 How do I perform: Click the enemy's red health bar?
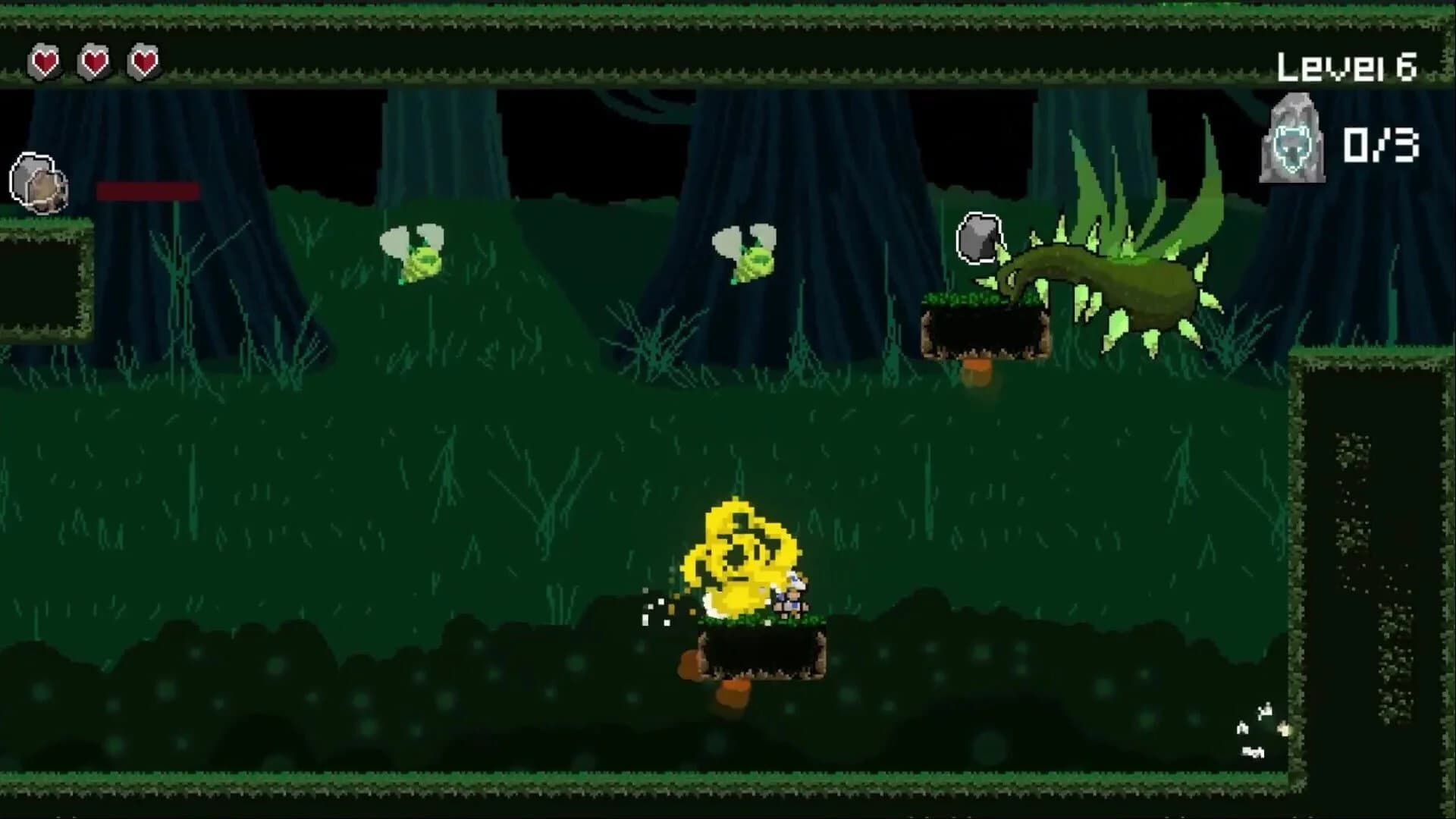click(148, 191)
